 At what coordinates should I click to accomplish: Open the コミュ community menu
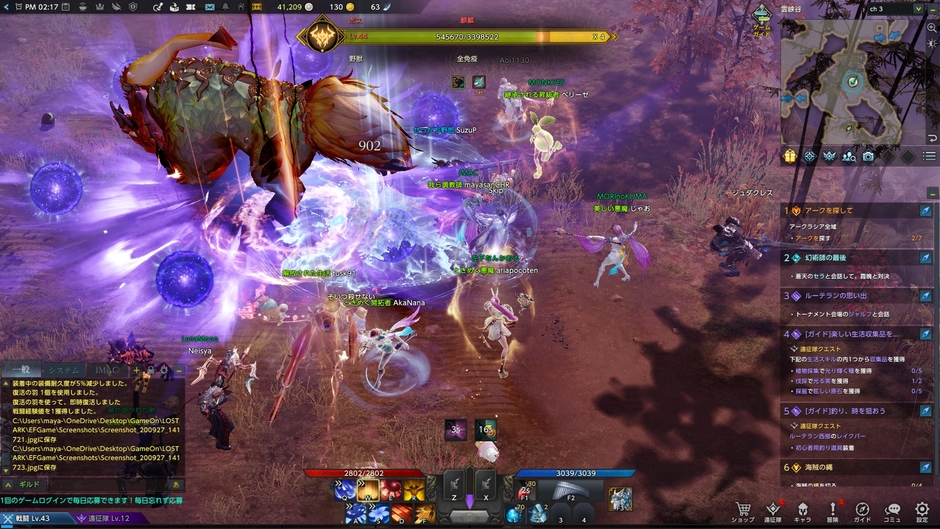pos(892,511)
